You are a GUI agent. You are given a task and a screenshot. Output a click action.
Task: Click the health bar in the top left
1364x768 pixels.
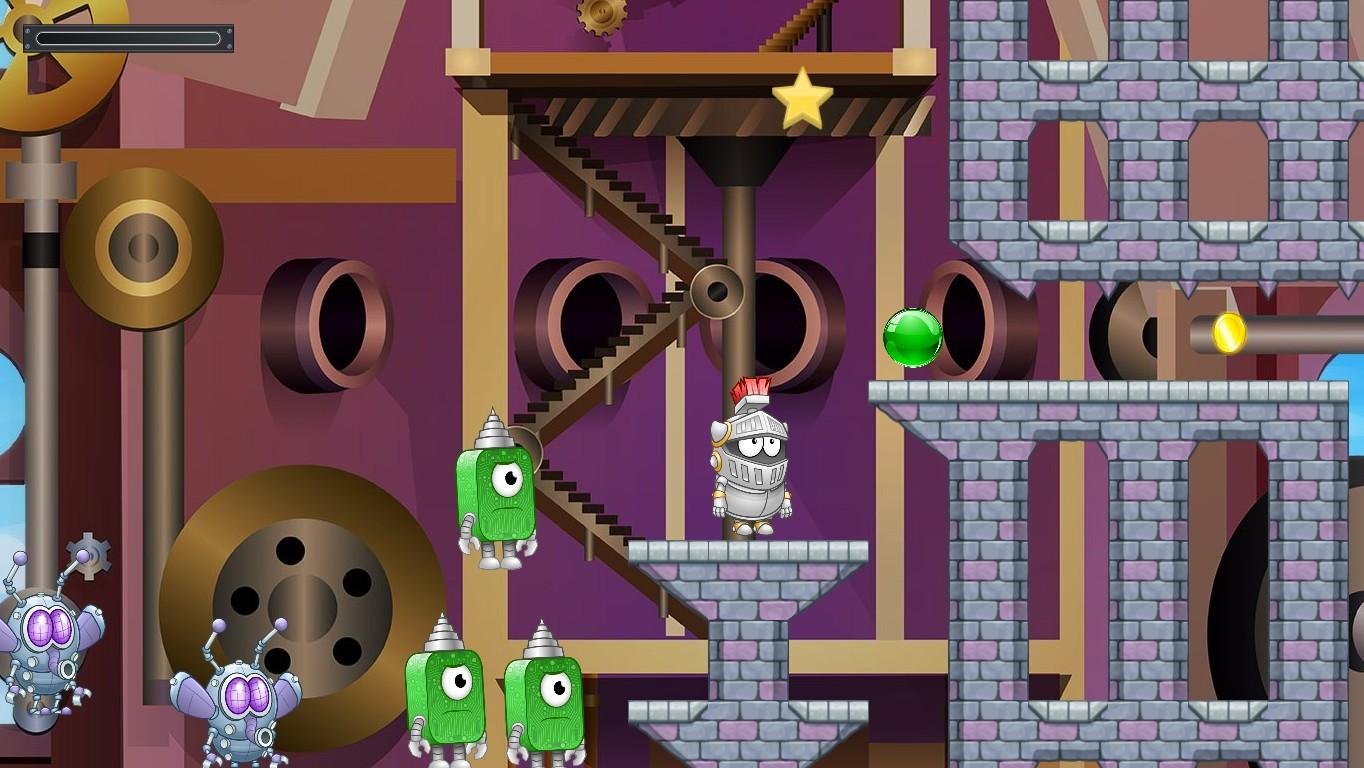130,37
